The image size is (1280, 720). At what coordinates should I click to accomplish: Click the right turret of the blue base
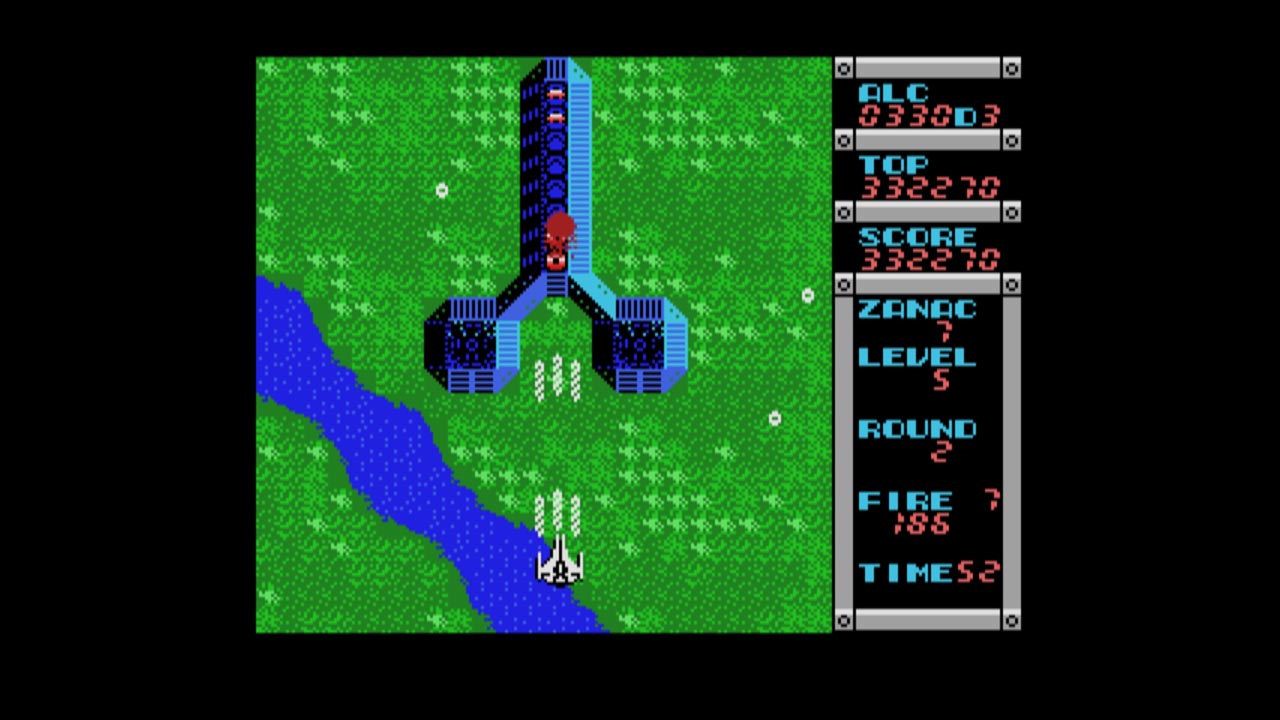(x=640, y=345)
